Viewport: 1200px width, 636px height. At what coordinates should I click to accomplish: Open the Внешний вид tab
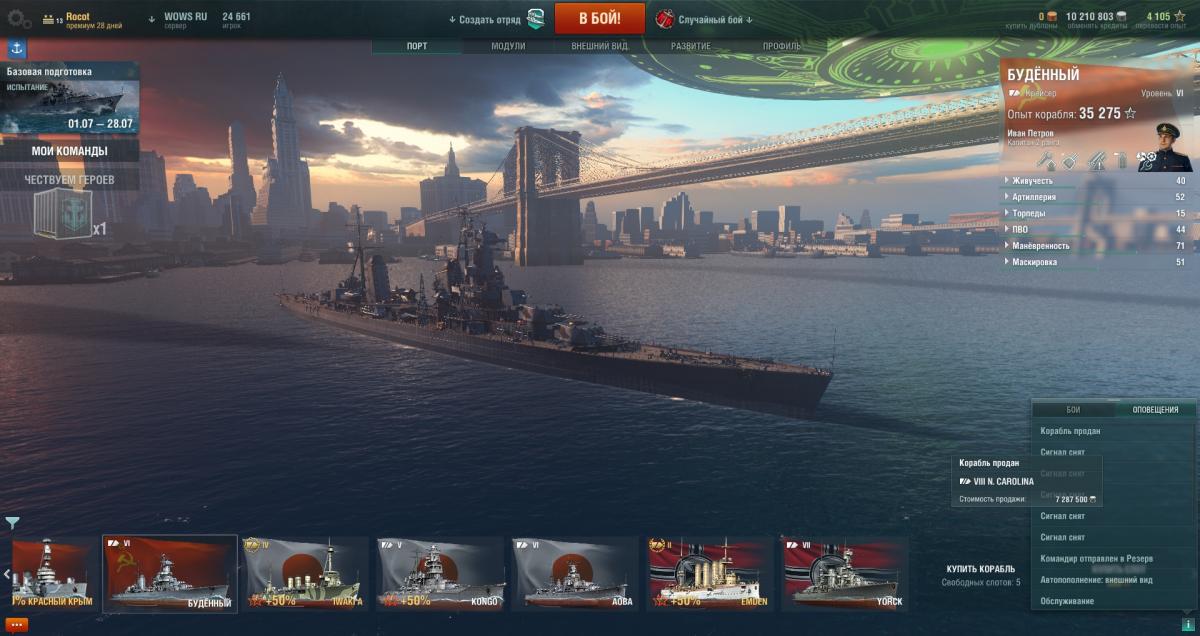599,46
